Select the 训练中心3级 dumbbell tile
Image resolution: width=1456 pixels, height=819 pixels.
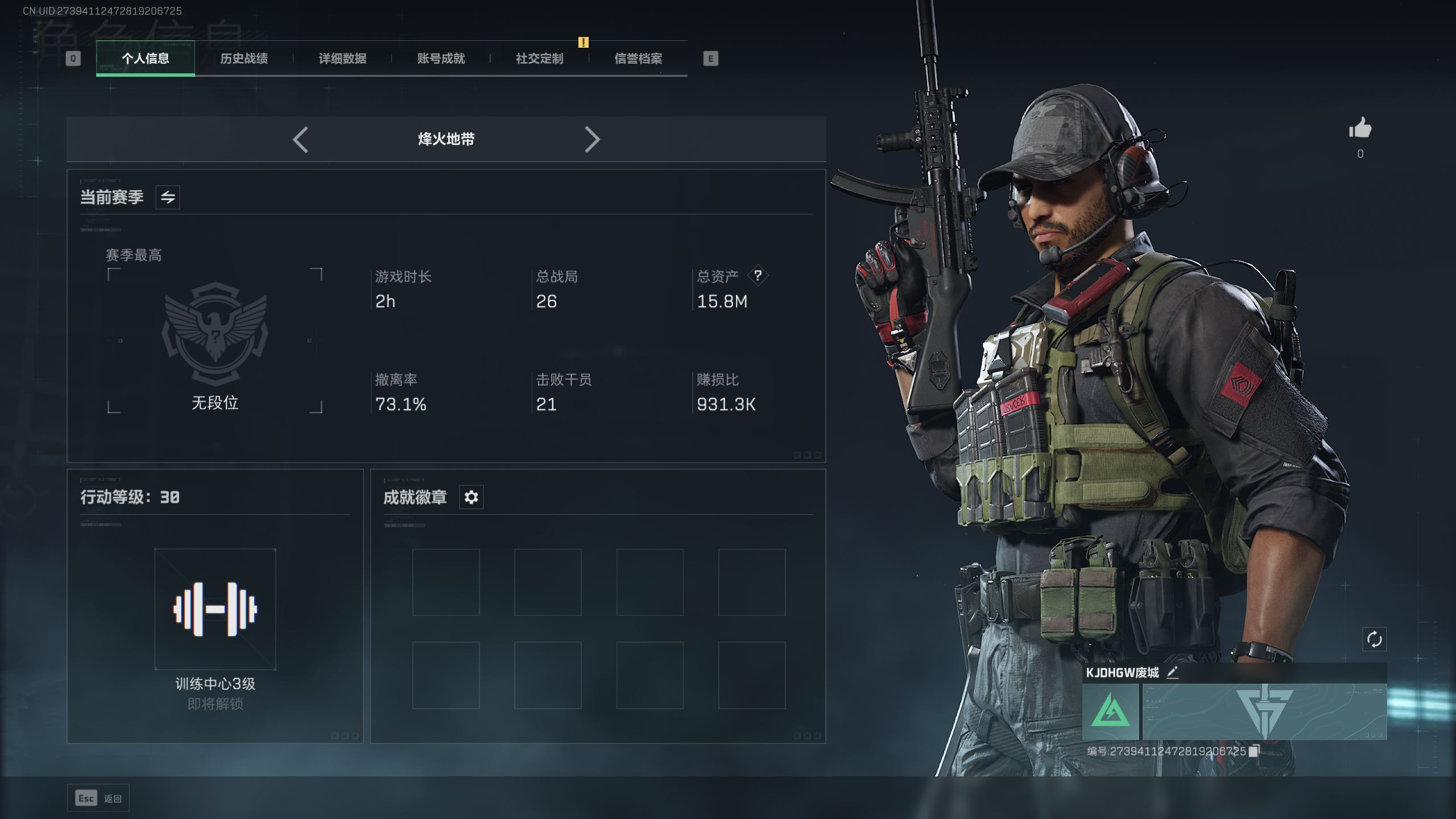pos(215,609)
